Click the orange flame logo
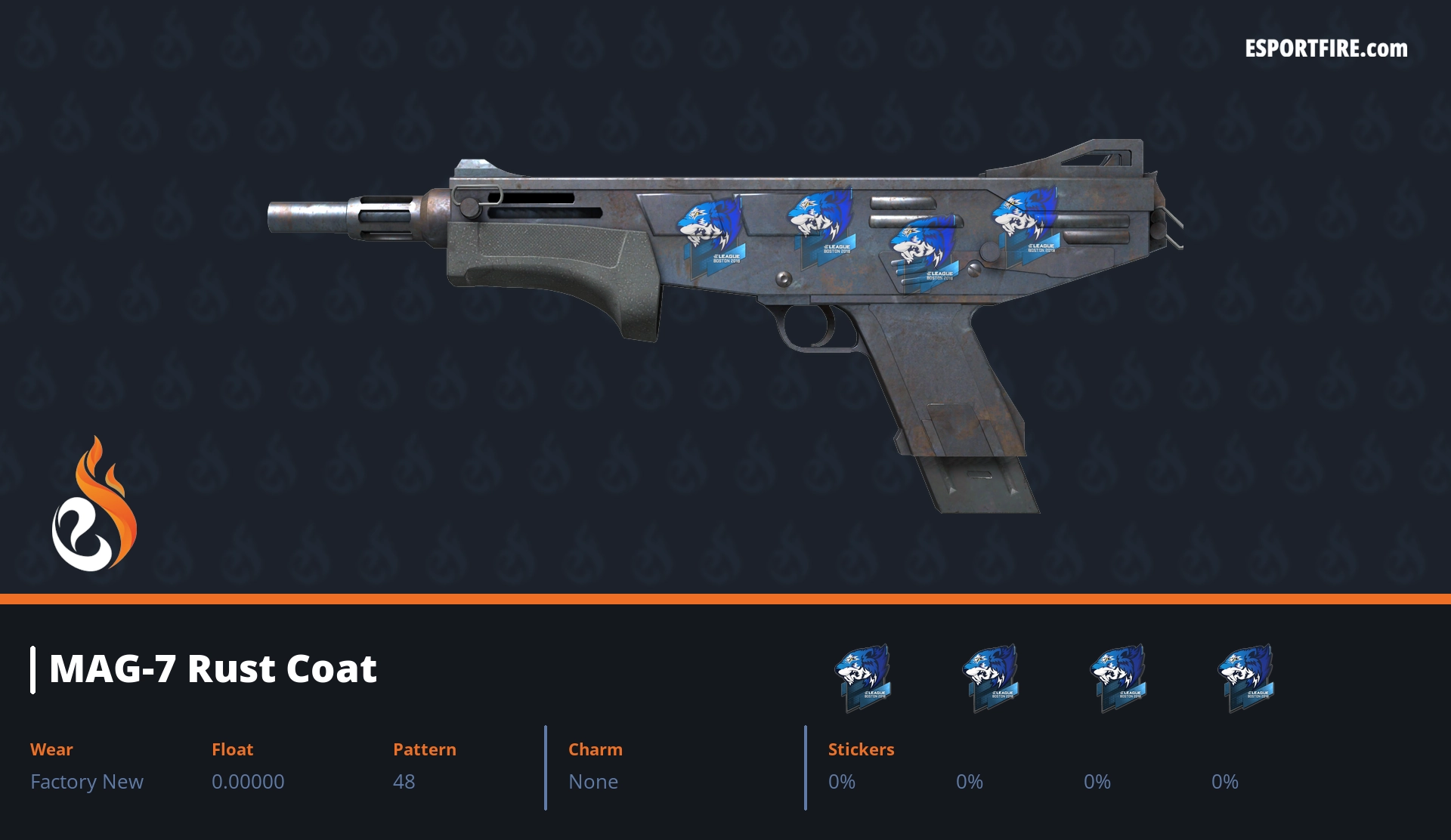Viewport: 1451px width, 840px height. pyautogui.click(x=94, y=505)
